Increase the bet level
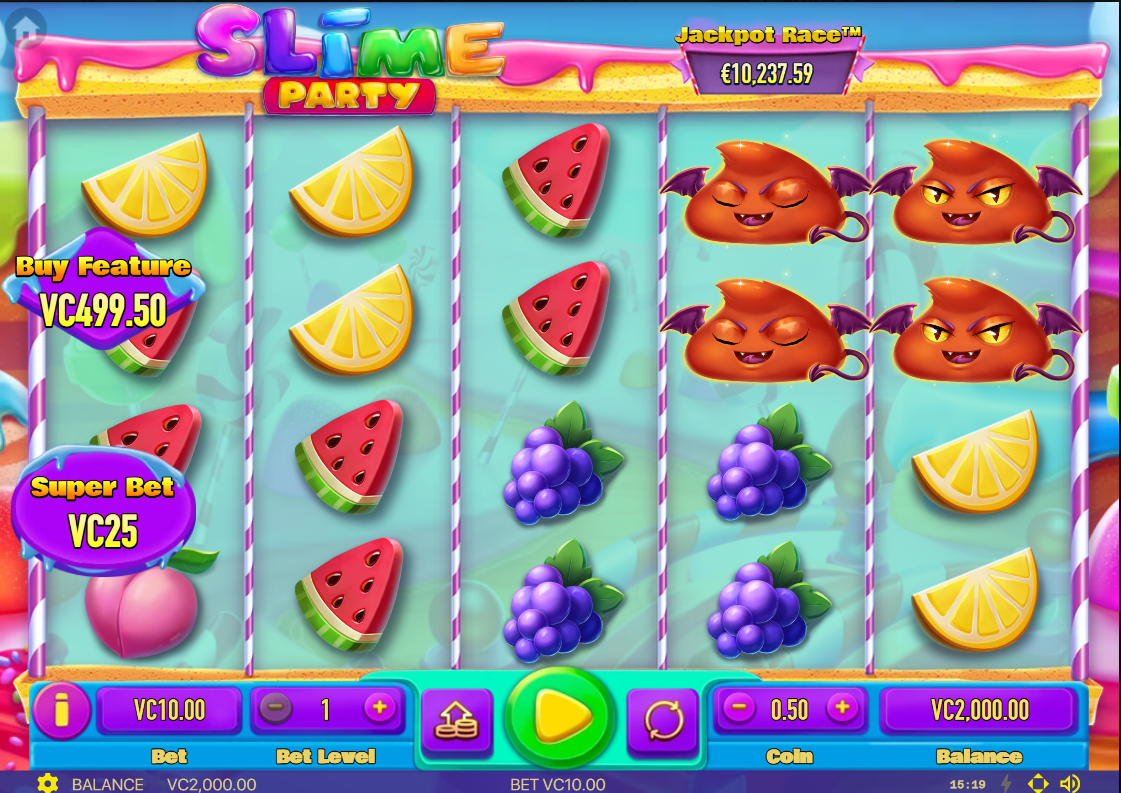Viewport: 1121px width, 793px height. pyautogui.click(x=380, y=709)
